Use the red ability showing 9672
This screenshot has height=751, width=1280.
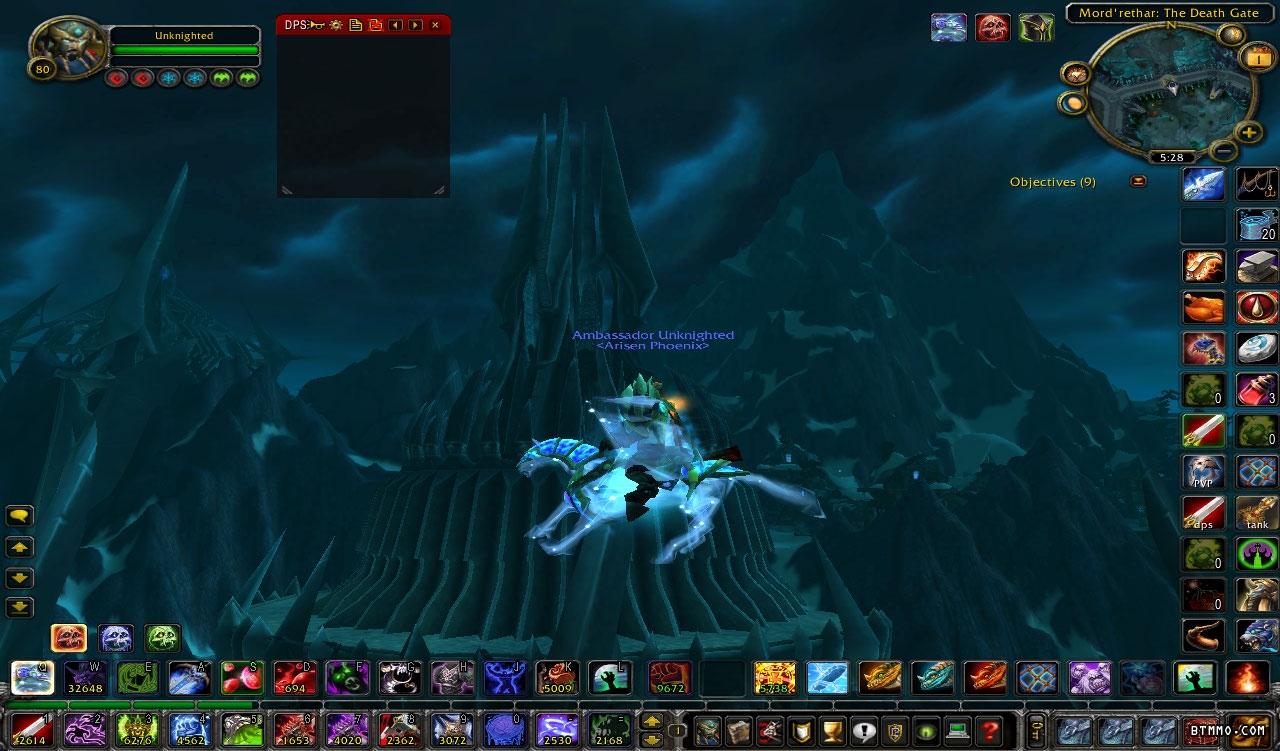coord(669,678)
